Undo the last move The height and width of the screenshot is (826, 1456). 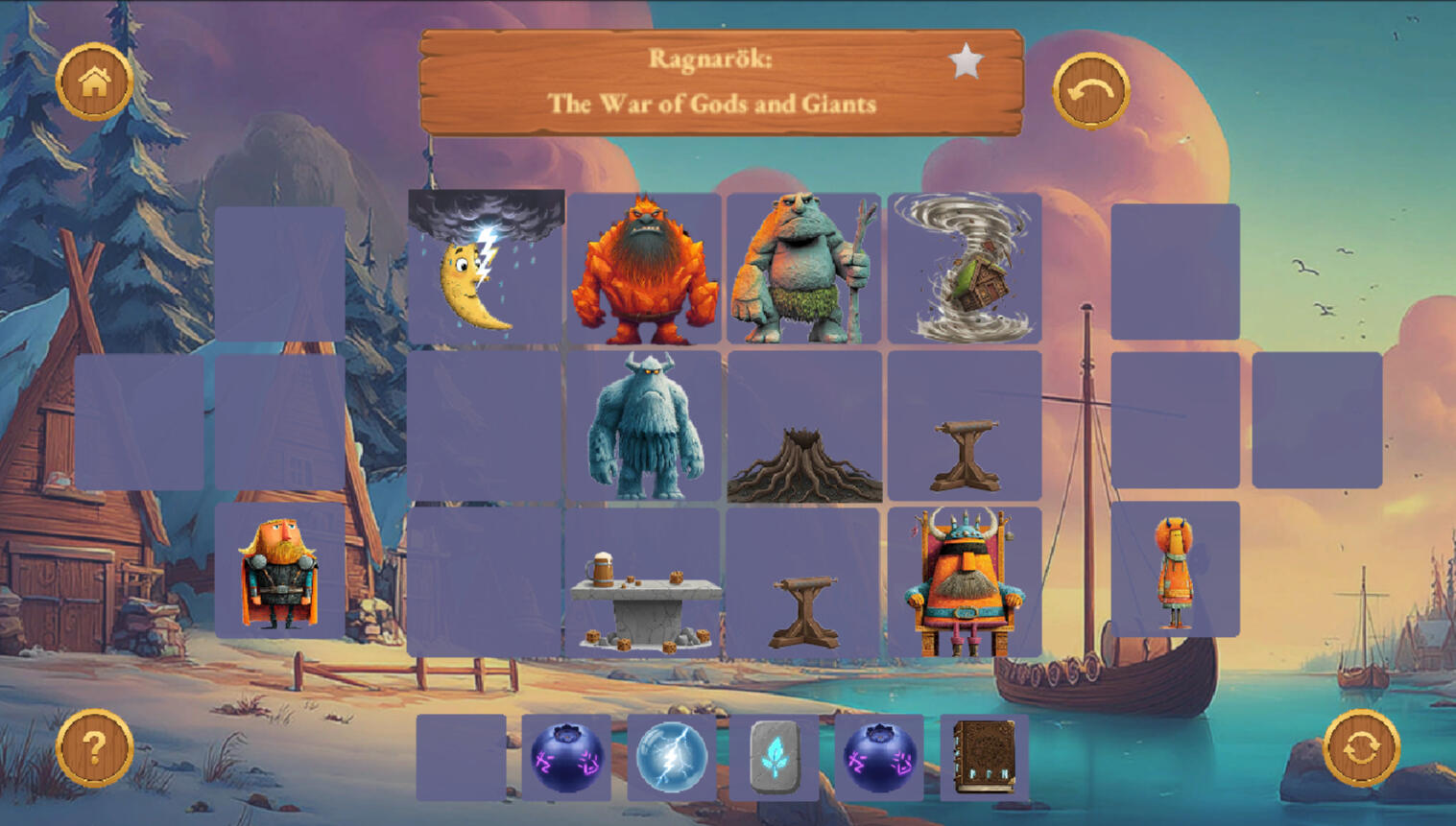tap(1090, 91)
